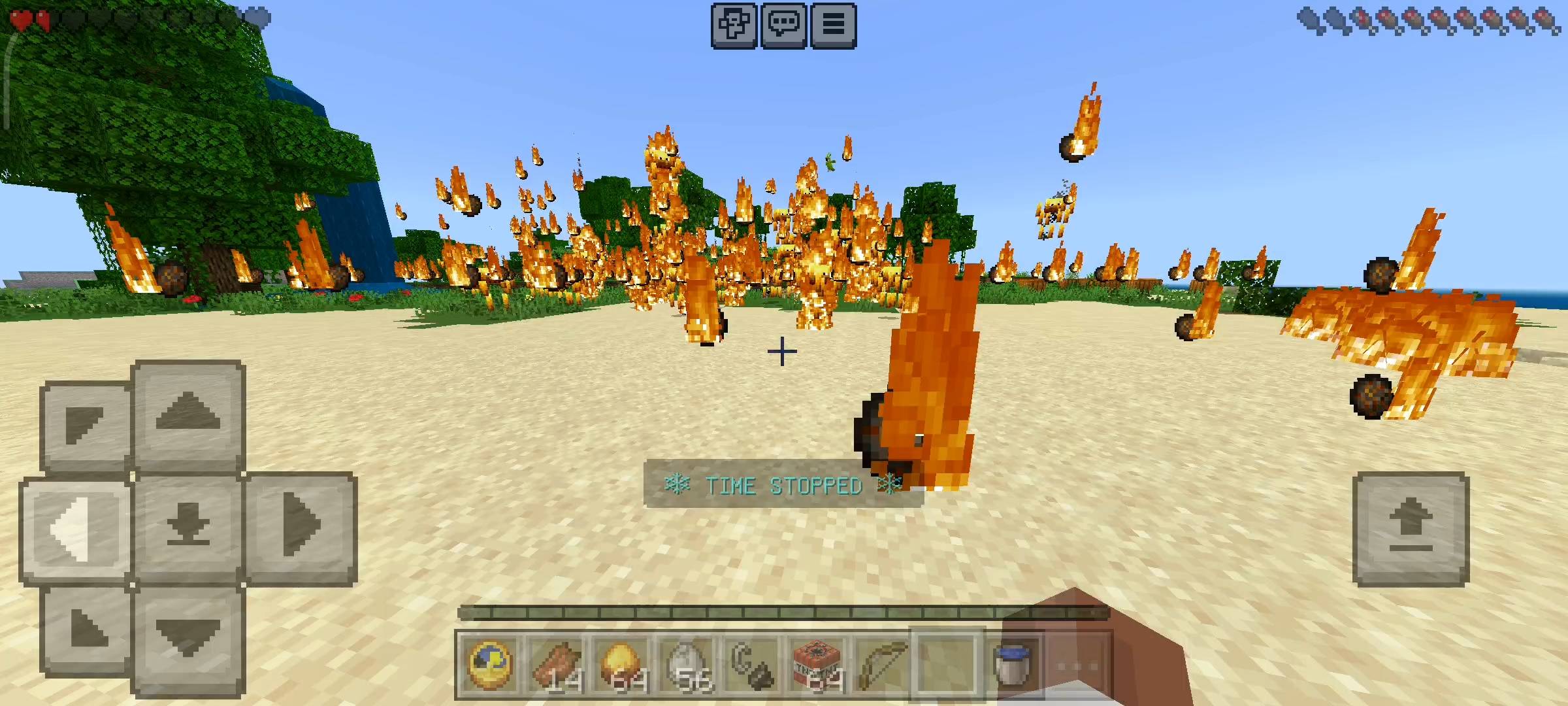The image size is (1568, 706).
Task: Choose the golden egg stack in the hotbar
Action: 621,665
